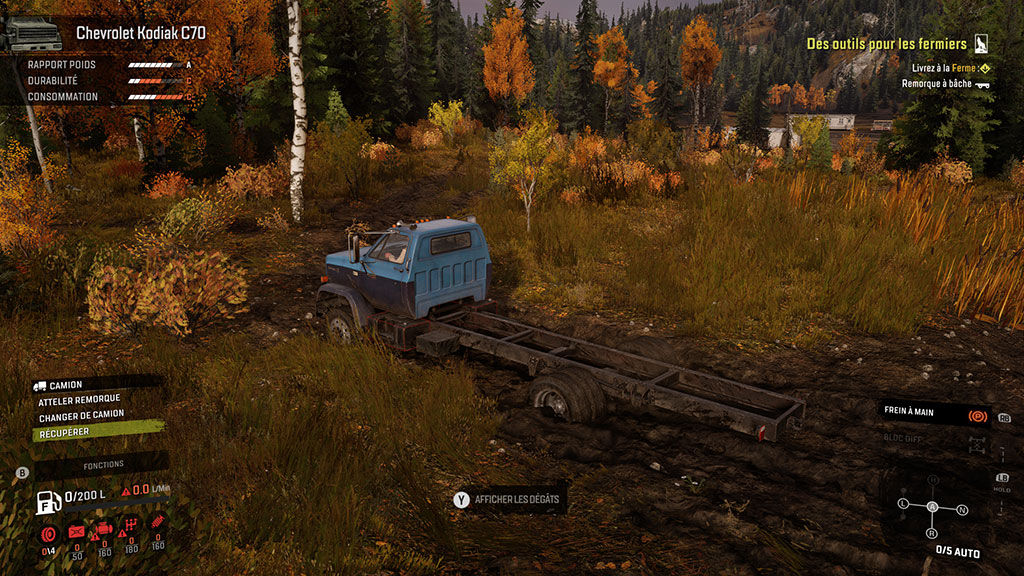This screenshot has height=576, width=1024.
Task: Choose Changer de Camion from the menu
Action: [x=81, y=417]
